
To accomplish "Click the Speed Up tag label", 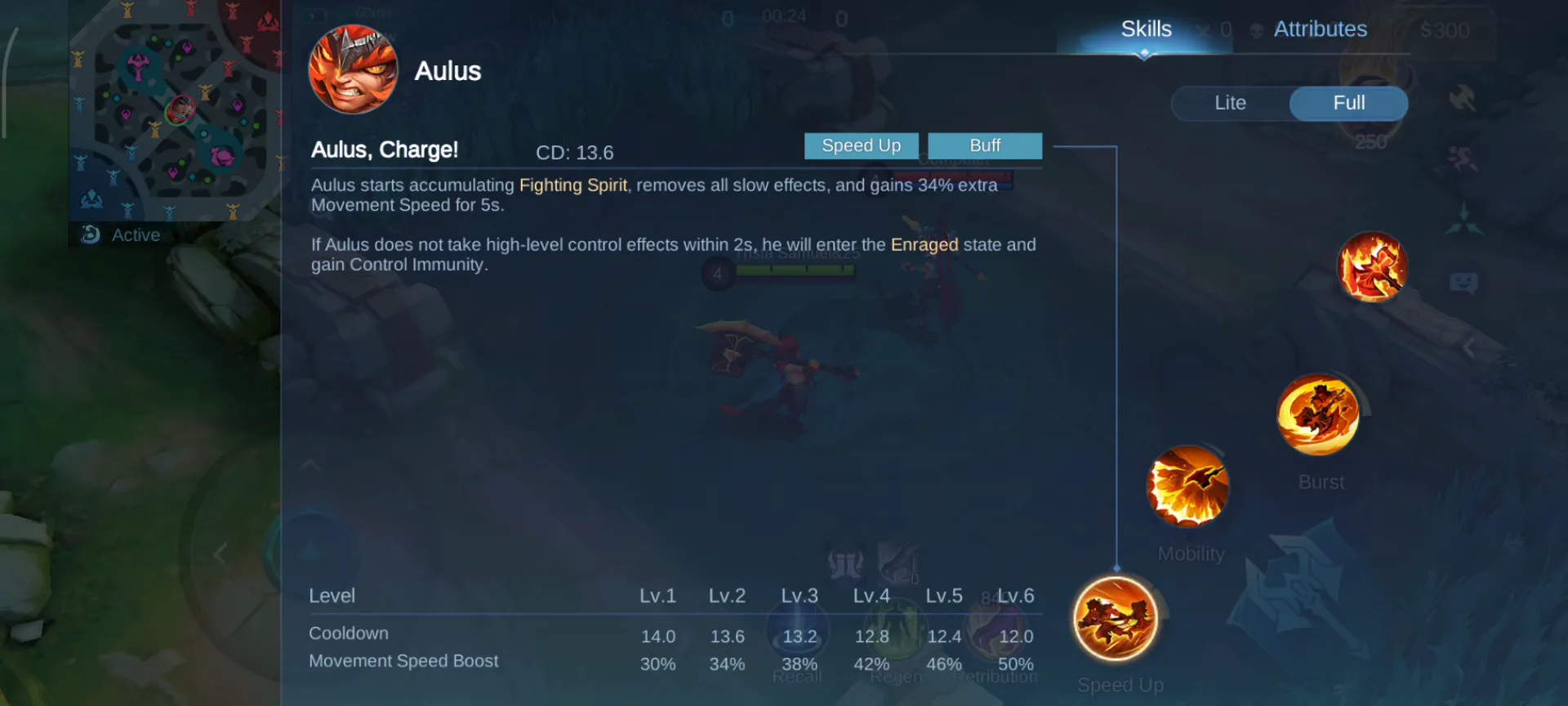I will (x=861, y=145).
